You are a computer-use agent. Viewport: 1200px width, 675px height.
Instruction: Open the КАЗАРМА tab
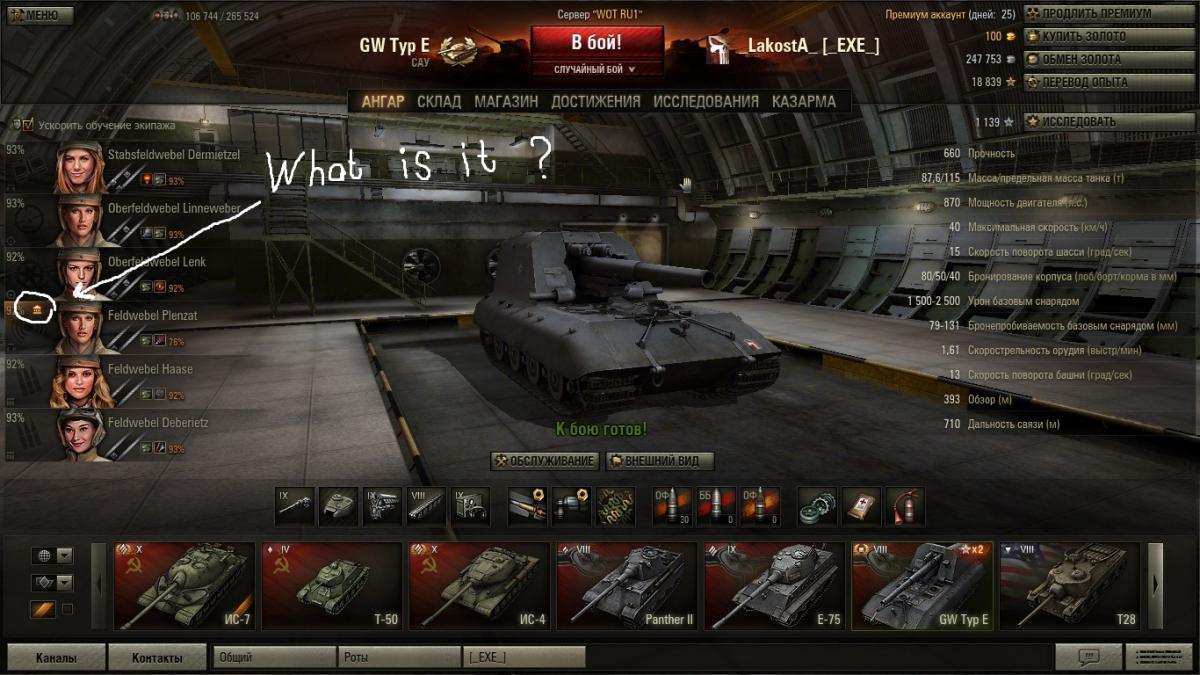[x=803, y=101]
